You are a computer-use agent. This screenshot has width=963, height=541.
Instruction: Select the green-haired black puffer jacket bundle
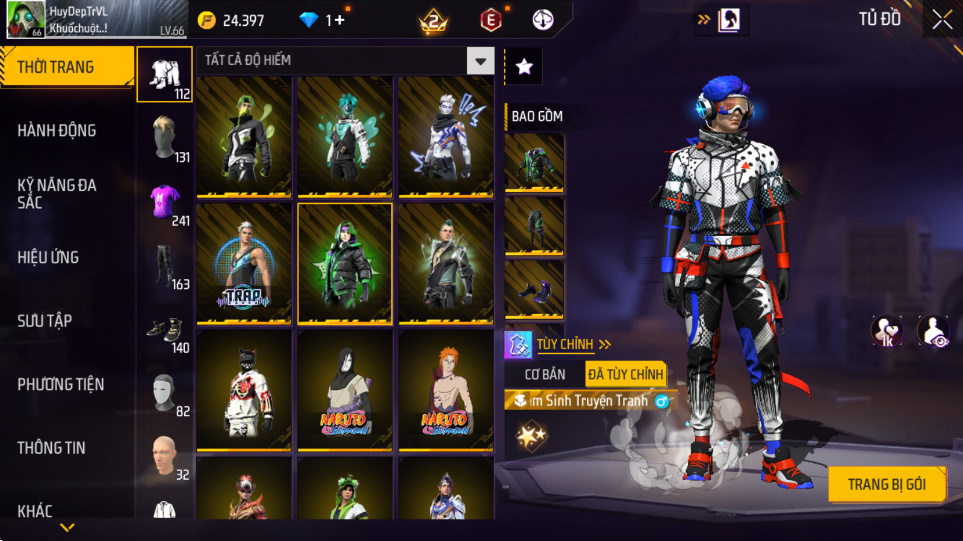coord(345,263)
